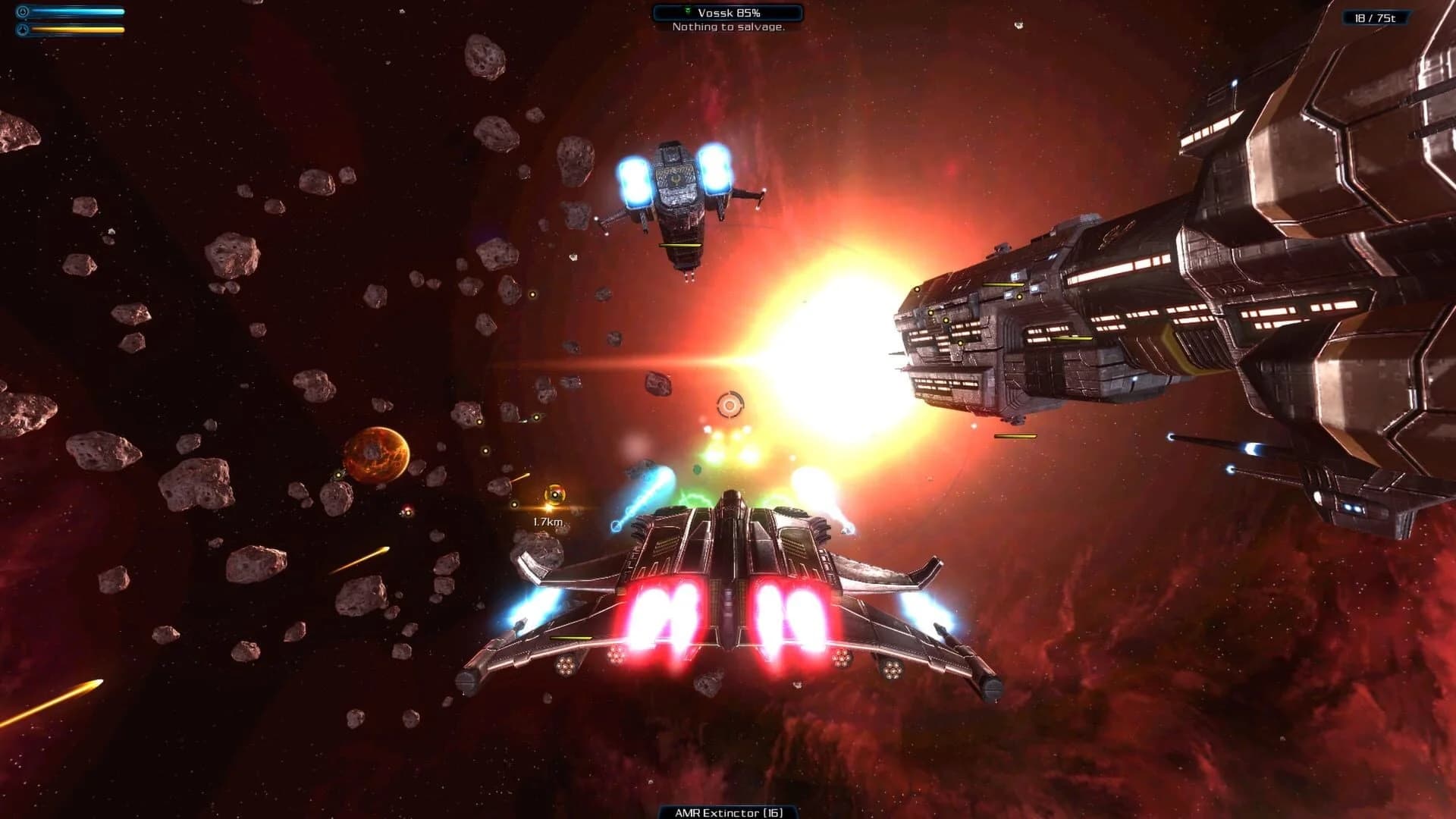Select the orange loot container marker
The height and width of the screenshot is (819, 1456).
(x=556, y=493)
